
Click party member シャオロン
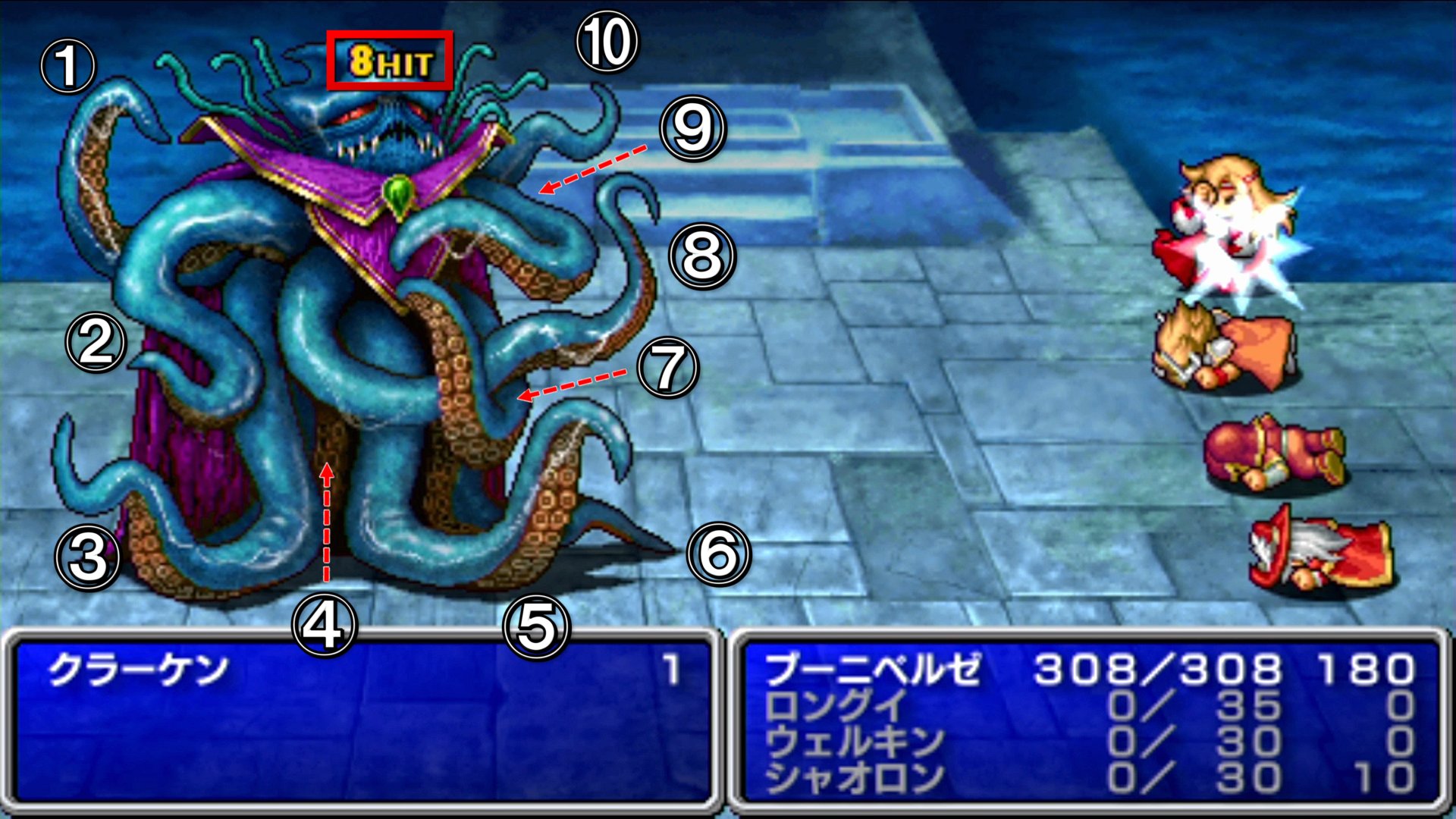pyautogui.click(x=854, y=777)
